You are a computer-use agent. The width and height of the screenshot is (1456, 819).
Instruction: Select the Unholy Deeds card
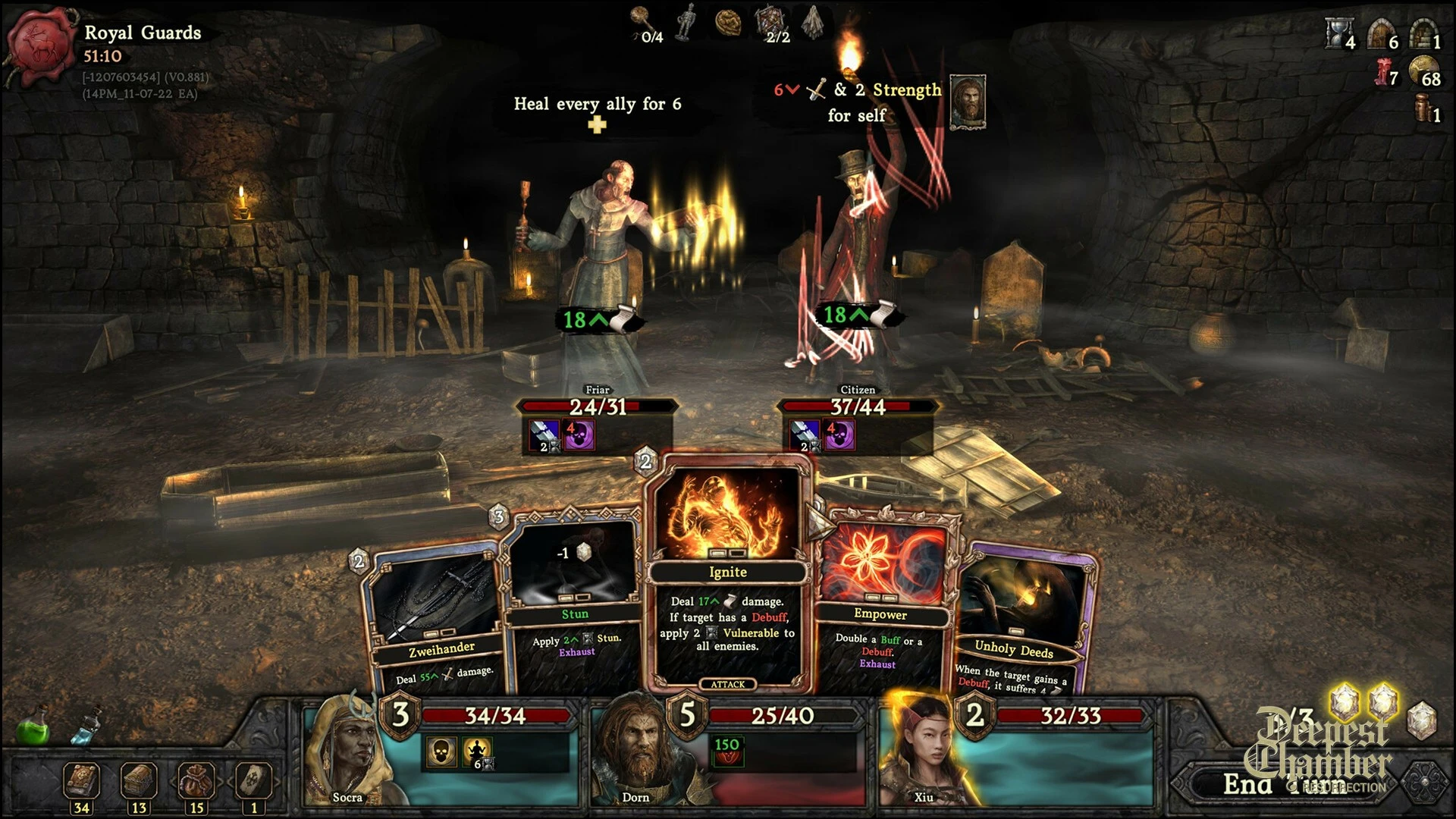1020,622
